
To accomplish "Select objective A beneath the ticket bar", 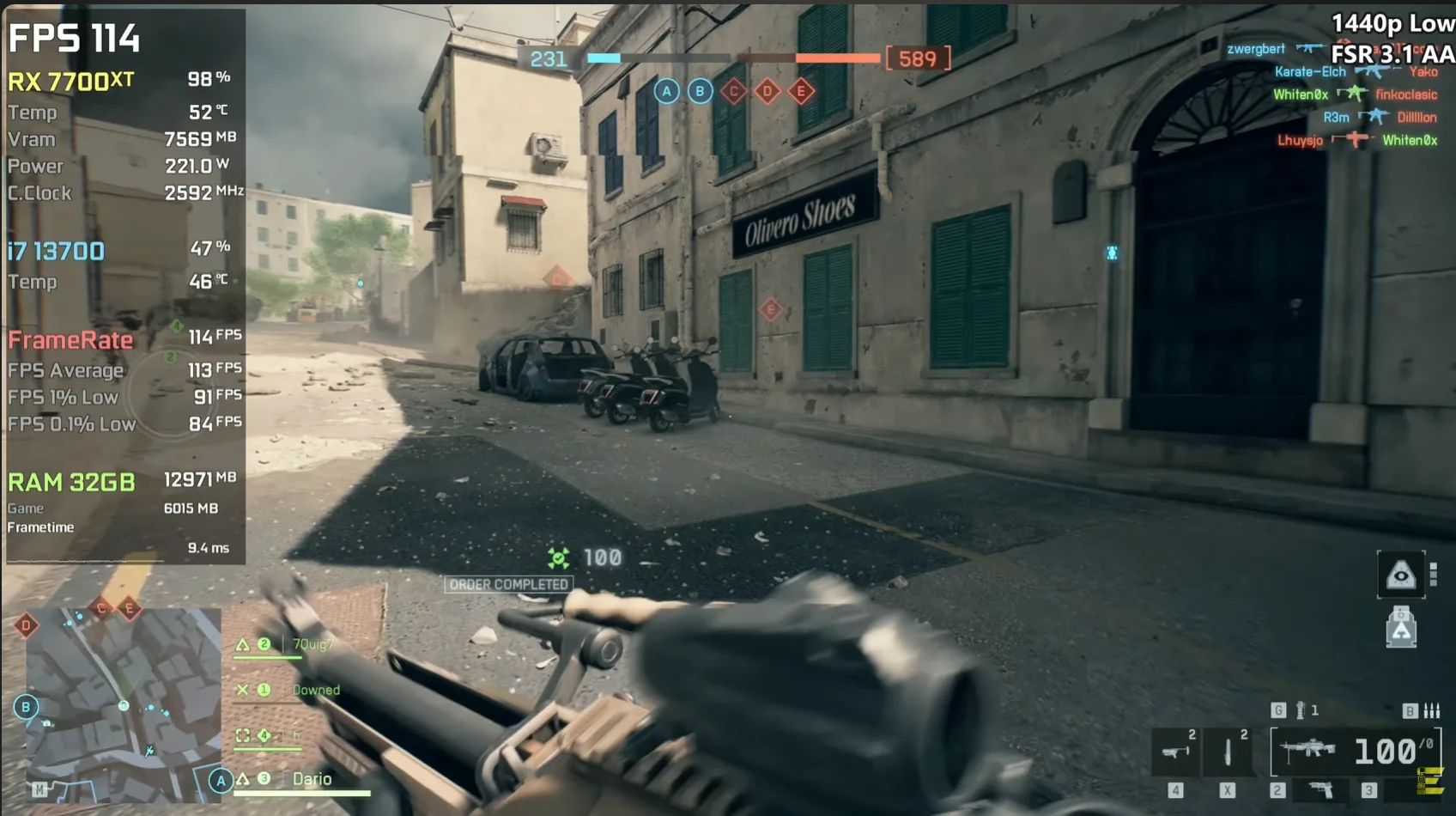I will click(x=666, y=91).
